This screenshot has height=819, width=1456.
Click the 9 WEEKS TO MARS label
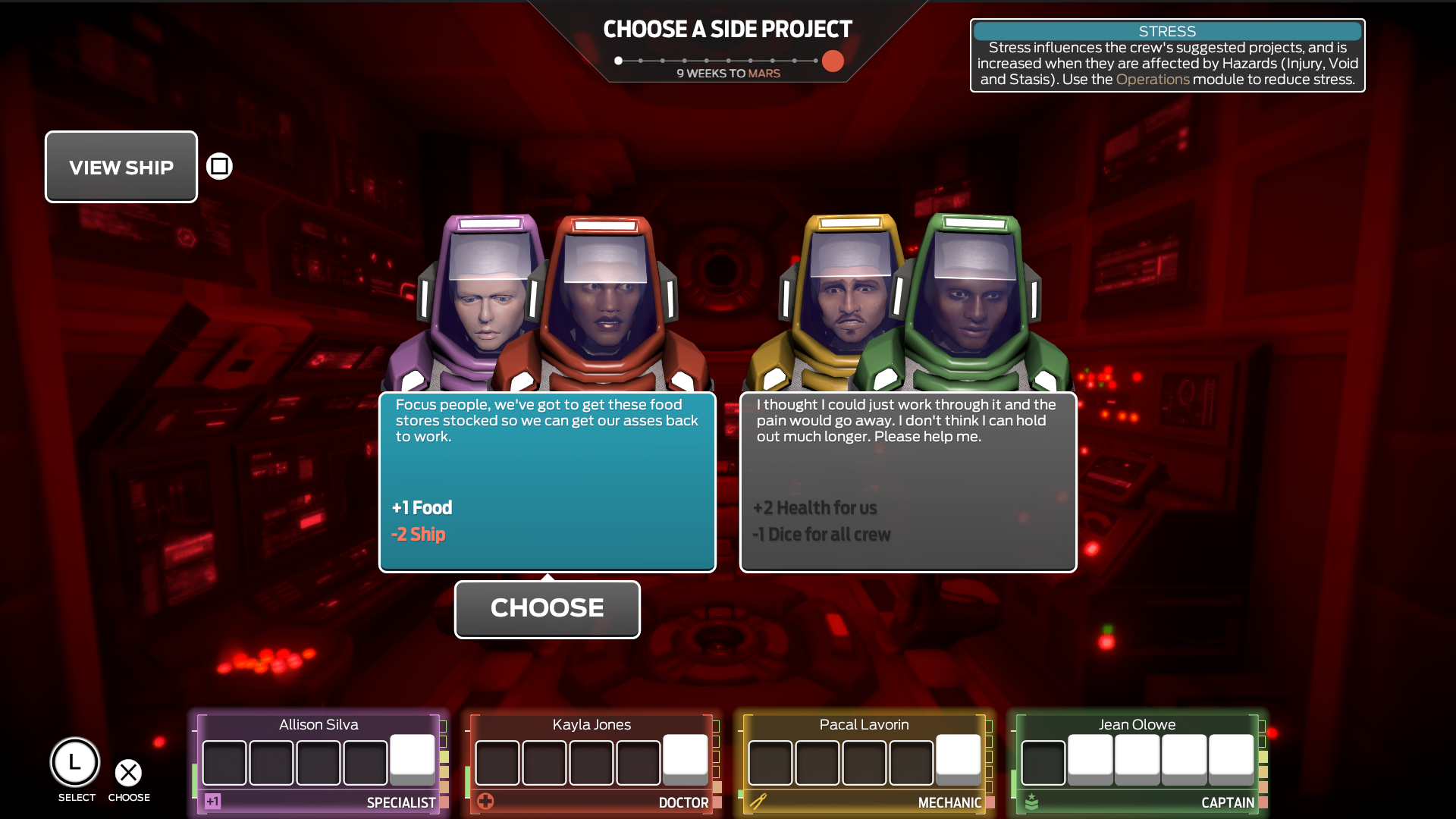click(728, 73)
